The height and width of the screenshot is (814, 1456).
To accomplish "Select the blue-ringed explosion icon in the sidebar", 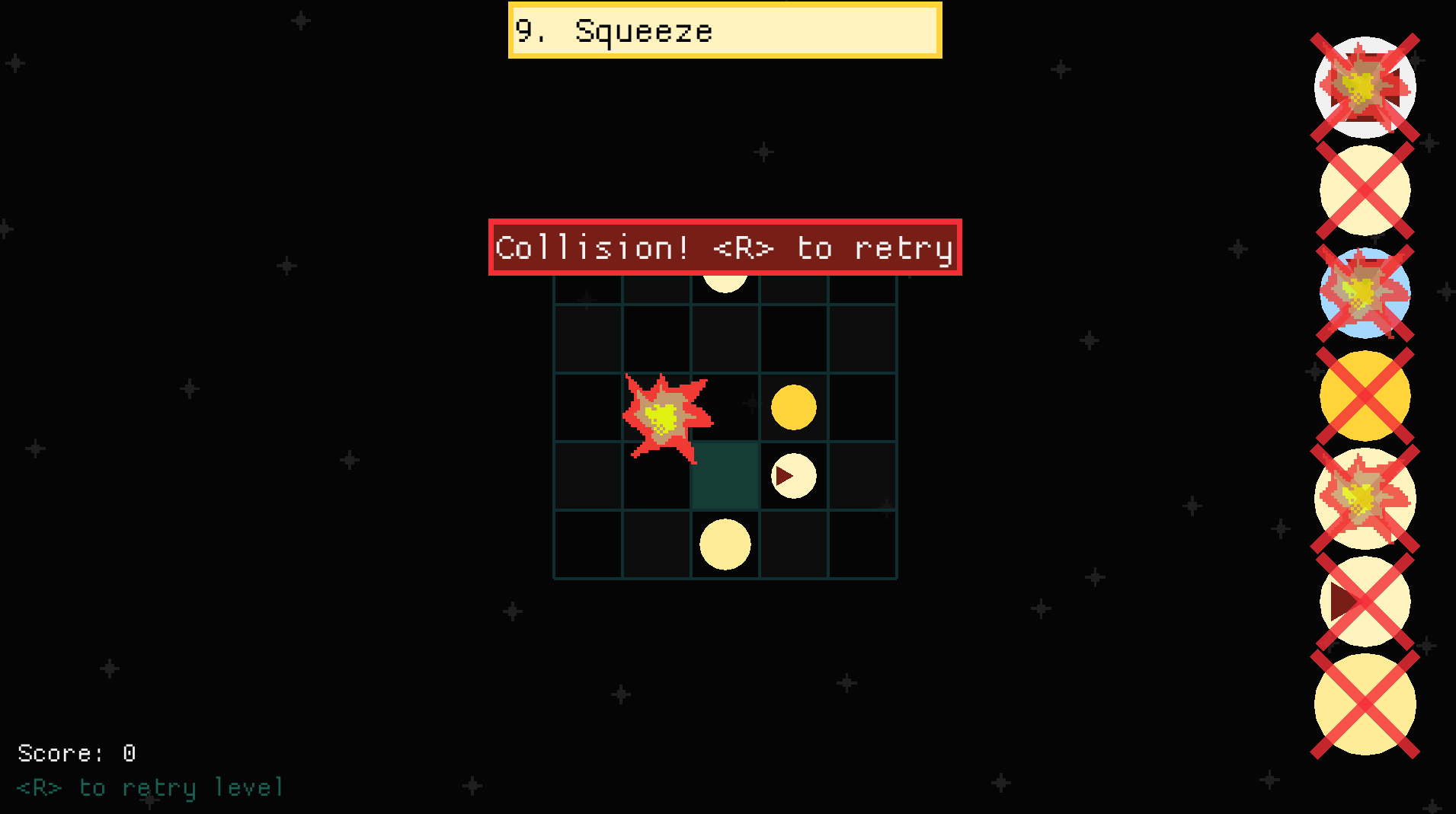I will pos(1364,293).
